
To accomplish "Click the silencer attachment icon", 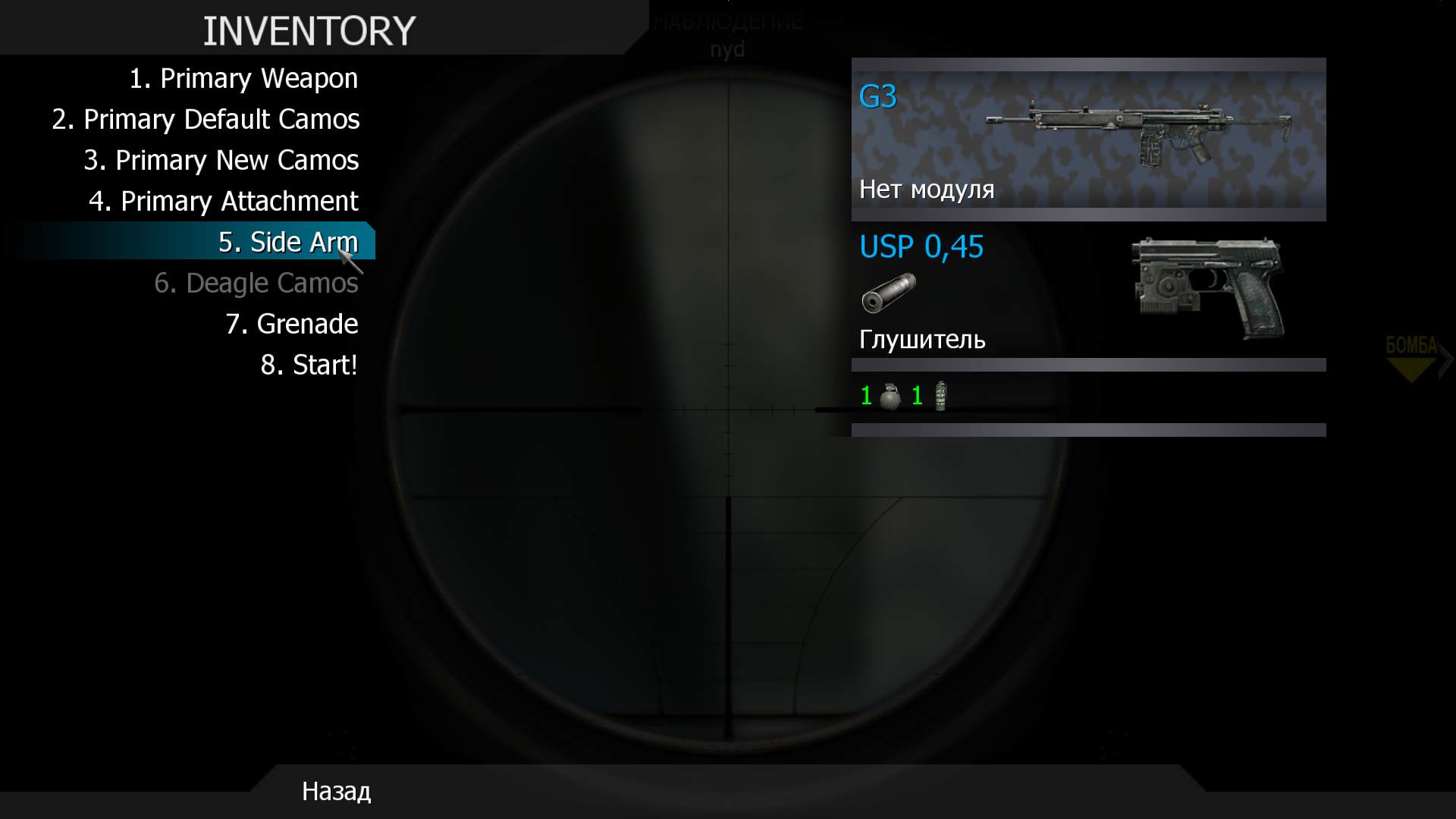I will pyautogui.click(x=888, y=293).
